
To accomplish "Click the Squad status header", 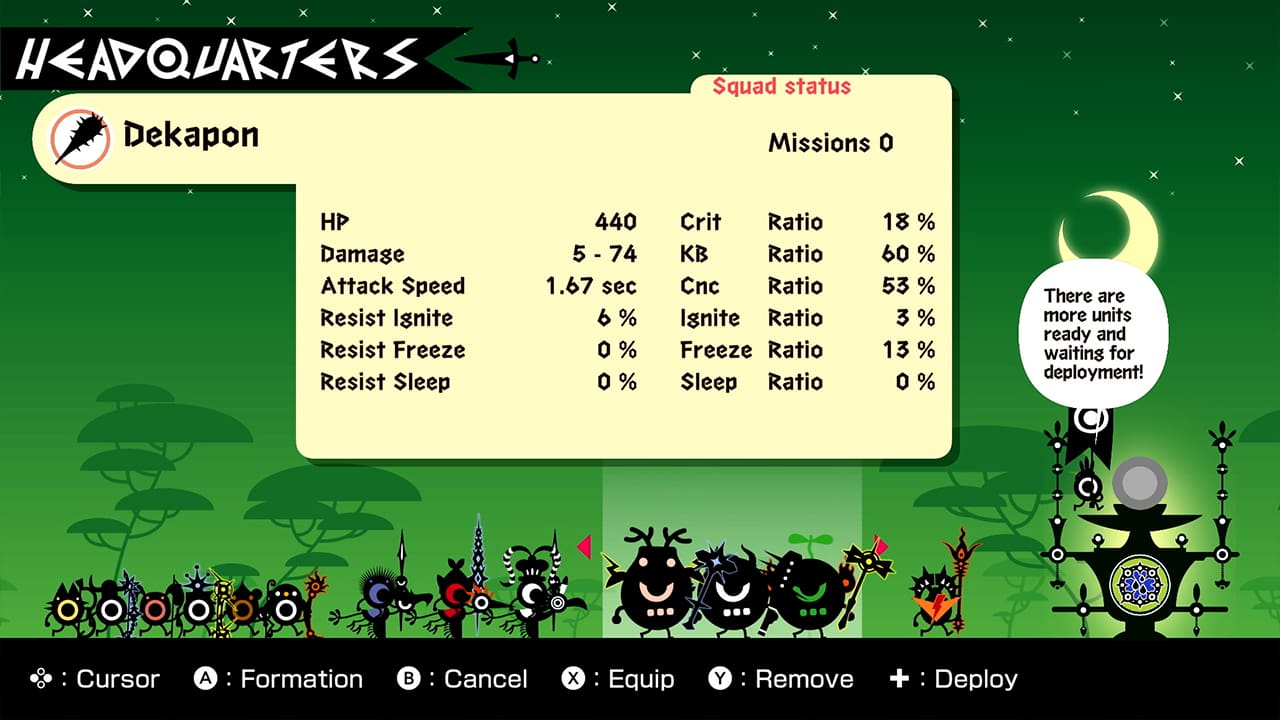I will pyautogui.click(x=782, y=86).
